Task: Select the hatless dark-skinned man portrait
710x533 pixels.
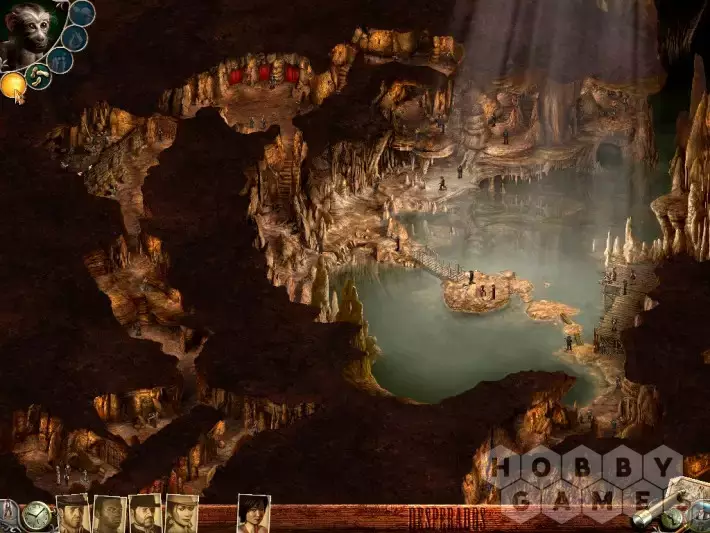Action: (x=109, y=514)
